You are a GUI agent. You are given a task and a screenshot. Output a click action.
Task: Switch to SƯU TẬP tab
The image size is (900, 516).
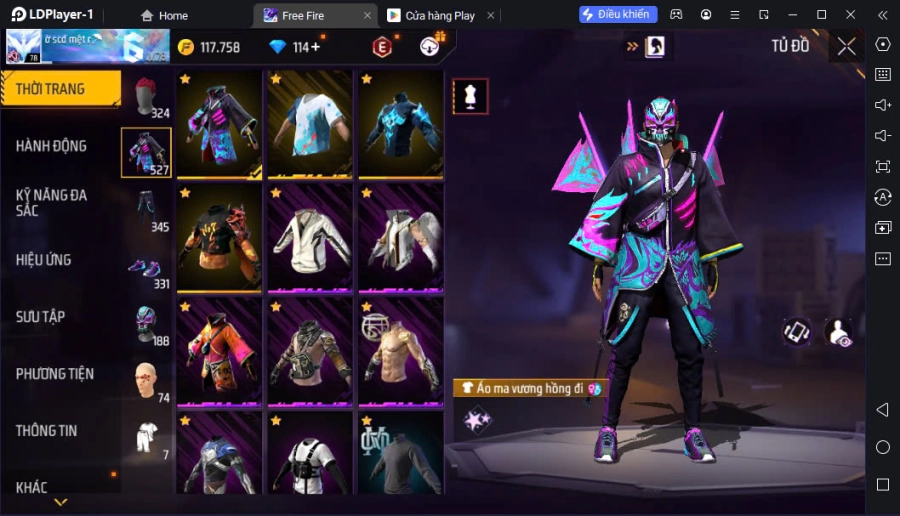pyautogui.click(x=41, y=317)
